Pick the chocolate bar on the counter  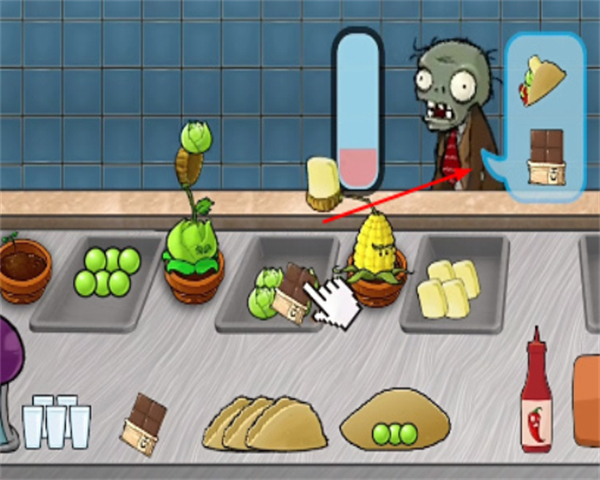coord(145,423)
